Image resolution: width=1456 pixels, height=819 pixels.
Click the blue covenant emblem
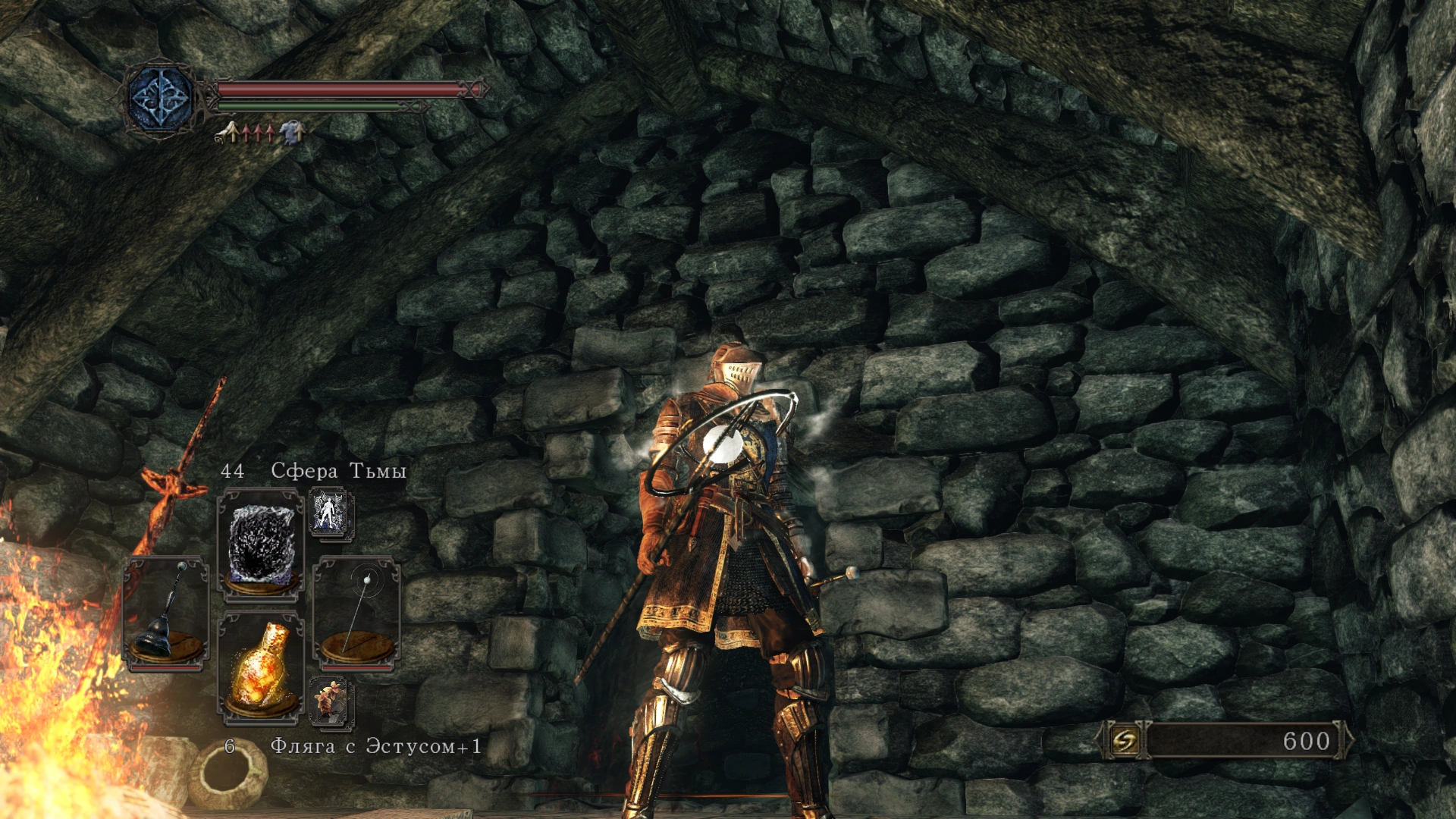click(x=161, y=99)
